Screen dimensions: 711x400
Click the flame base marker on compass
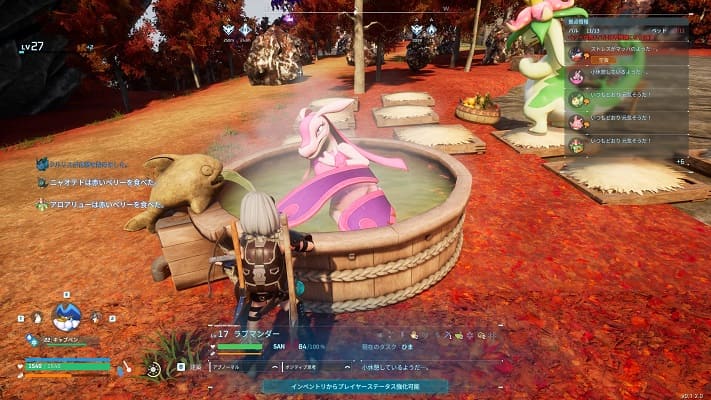point(289,17)
